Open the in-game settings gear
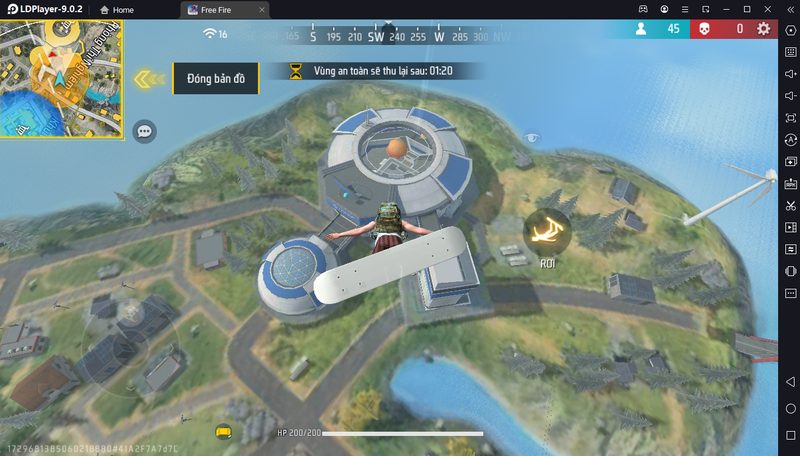Screen dimensions: 800x456 click(x=764, y=29)
